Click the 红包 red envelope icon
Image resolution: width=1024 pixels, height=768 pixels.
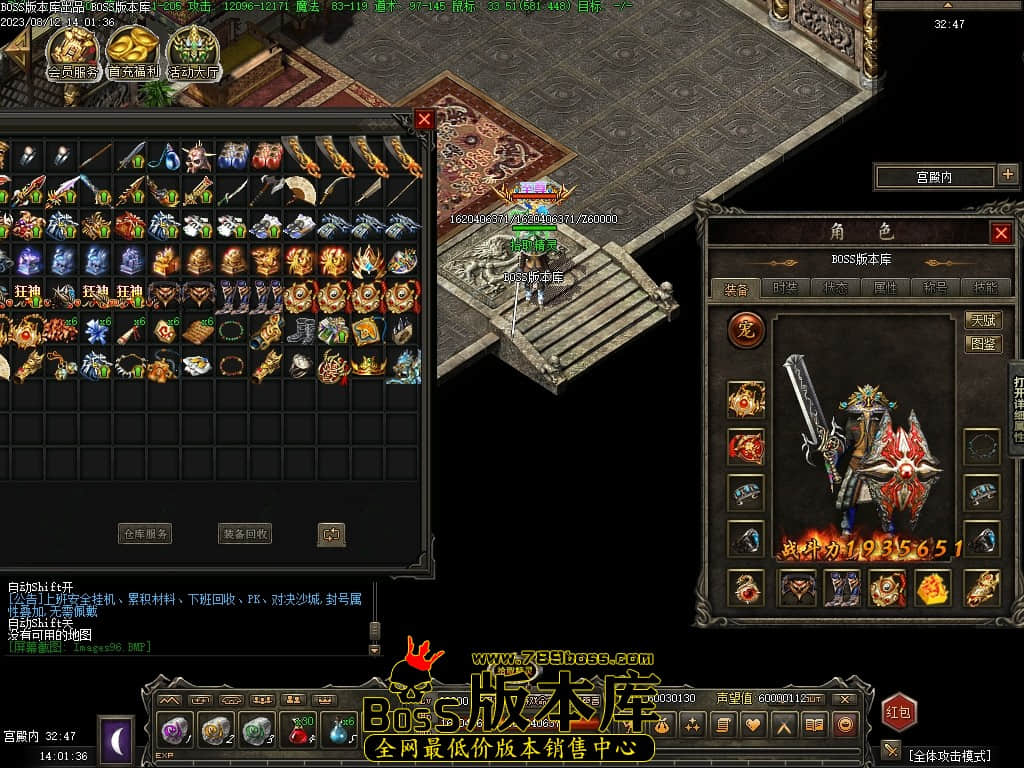pos(899,712)
